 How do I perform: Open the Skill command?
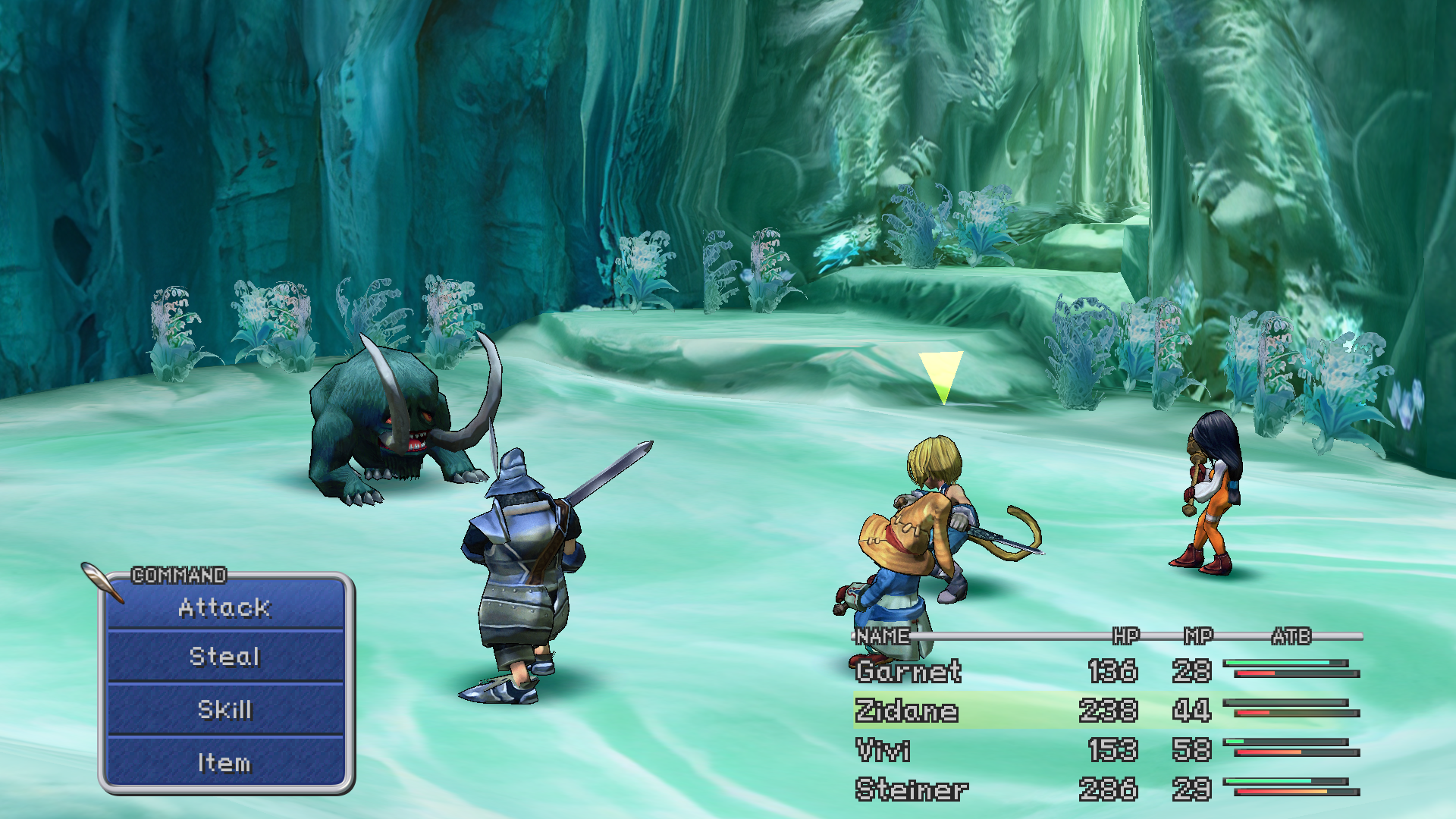tap(224, 710)
